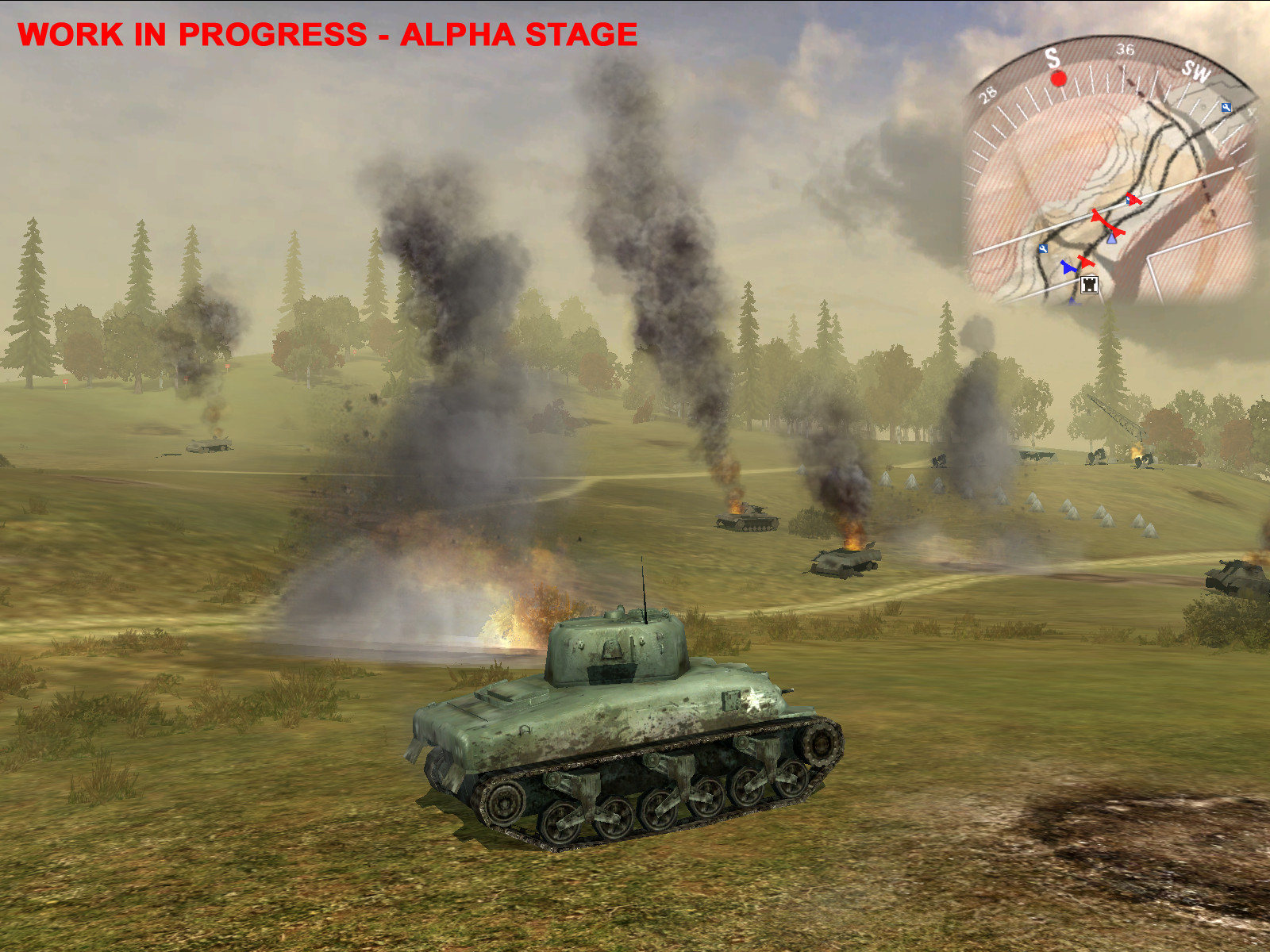Click the red dot next to the S compass heading
This screenshot has width=1270, height=952.
[x=1058, y=79]
